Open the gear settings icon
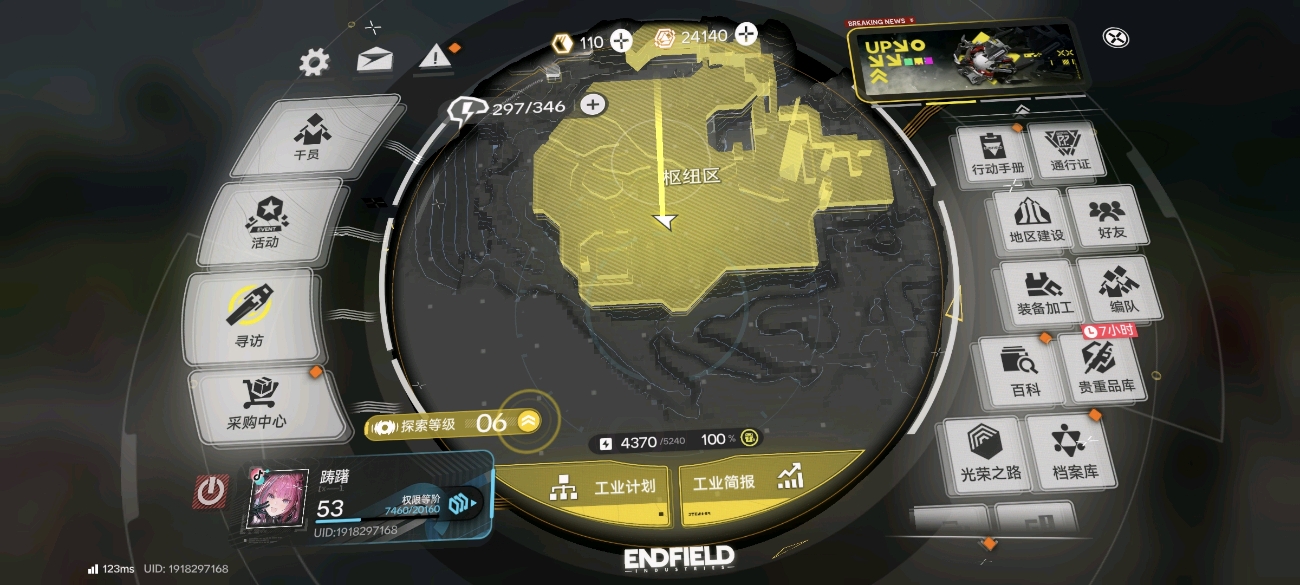The image size is (1300, 585). point(314,62)
